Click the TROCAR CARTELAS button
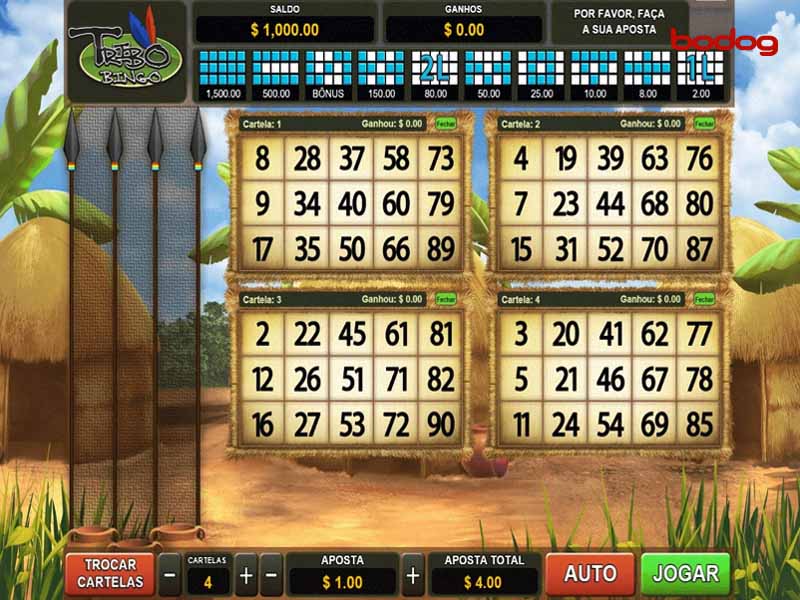 [110, 574]
